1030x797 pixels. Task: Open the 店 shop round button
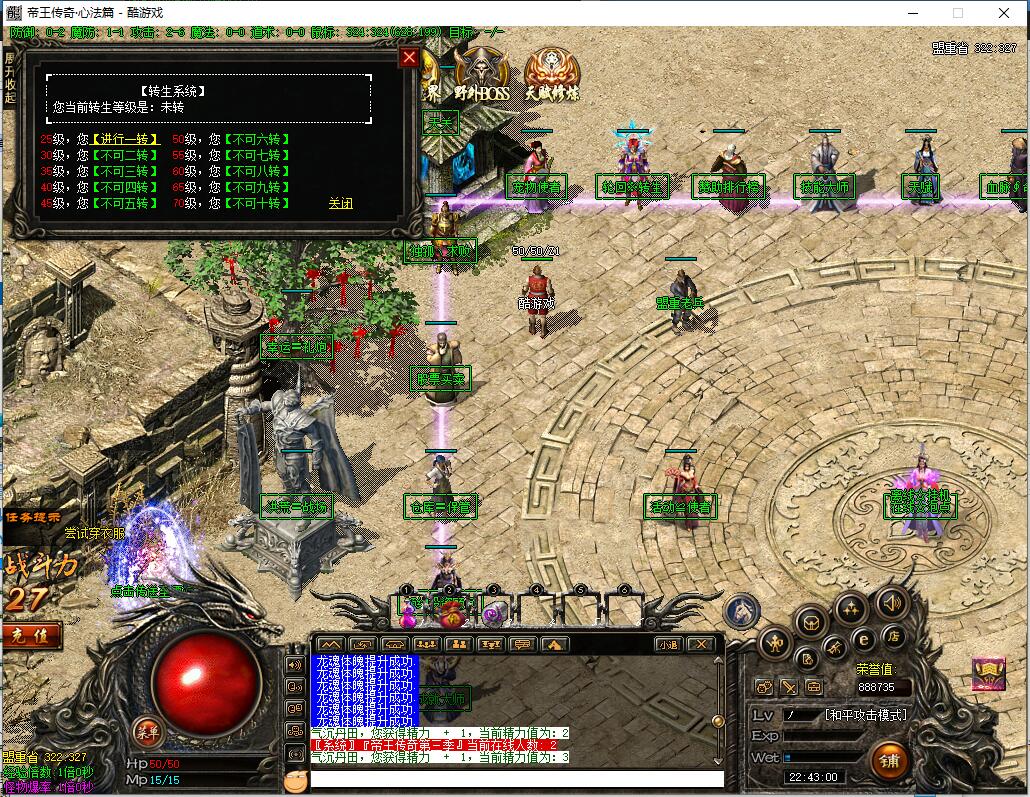click(893, 634)
